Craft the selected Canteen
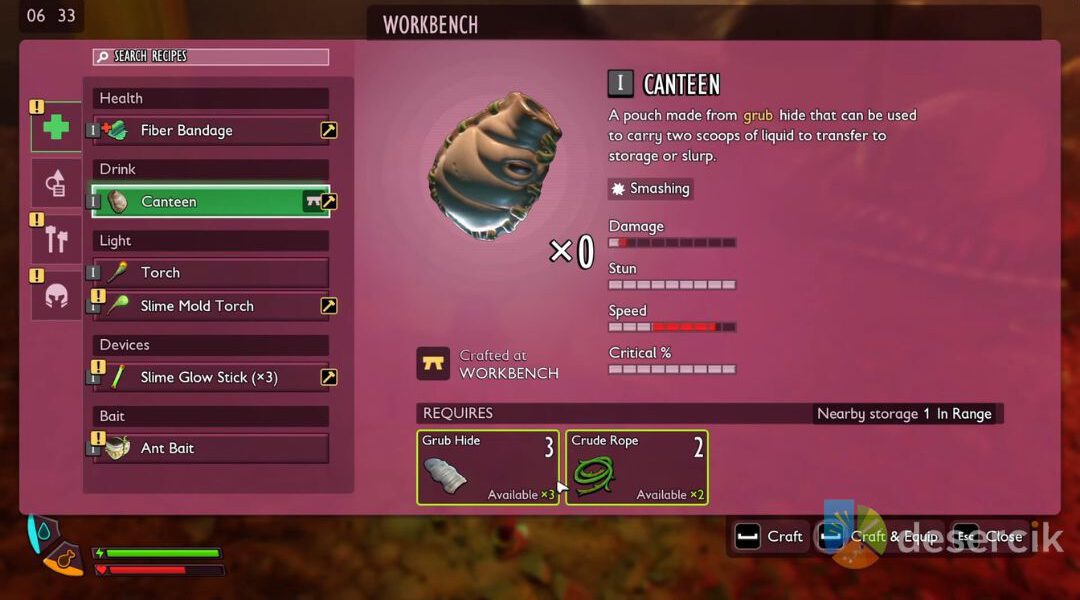This screenshot has width=1080, height=600. 770,537
